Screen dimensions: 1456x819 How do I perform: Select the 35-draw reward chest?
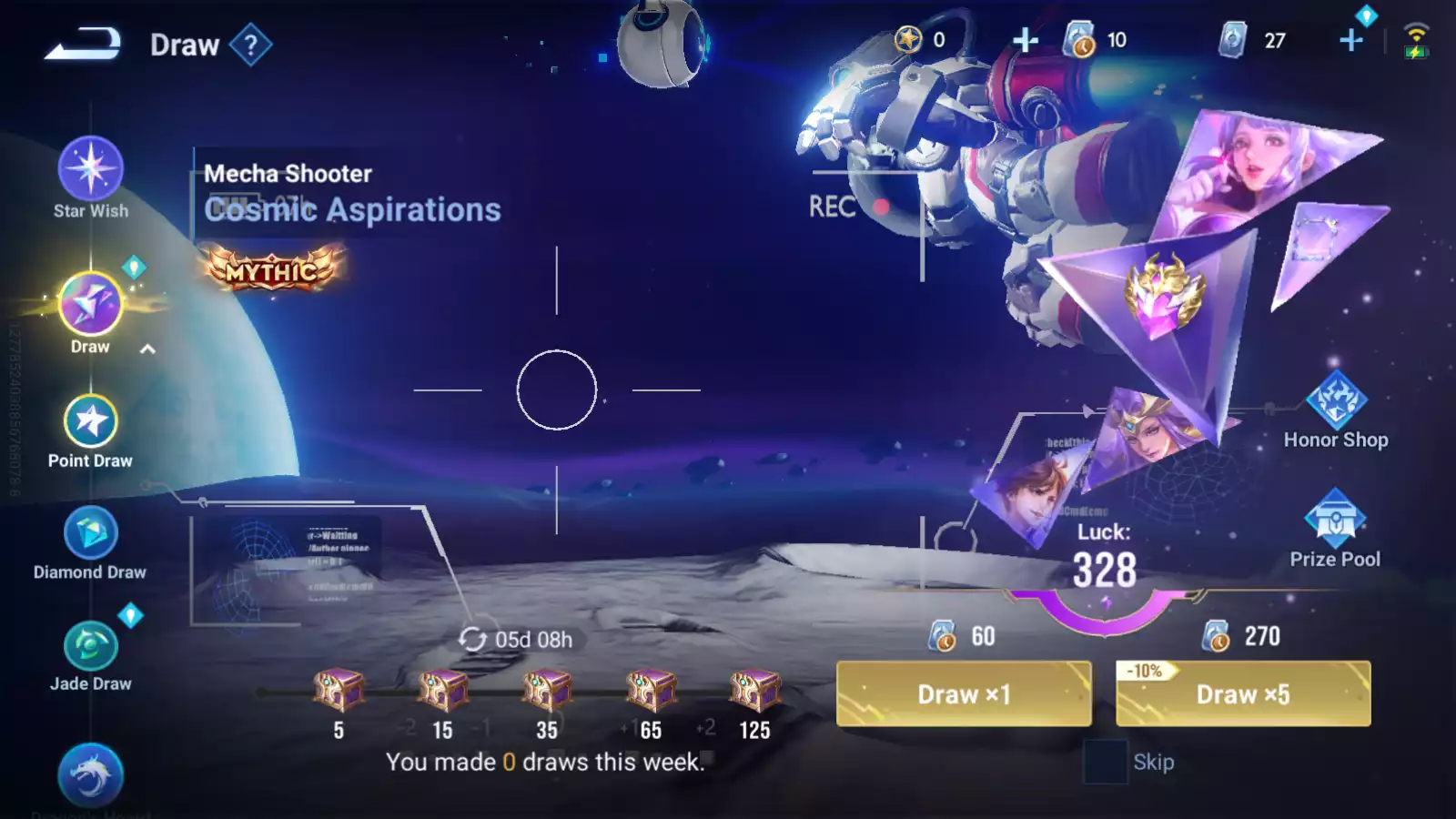547,691
